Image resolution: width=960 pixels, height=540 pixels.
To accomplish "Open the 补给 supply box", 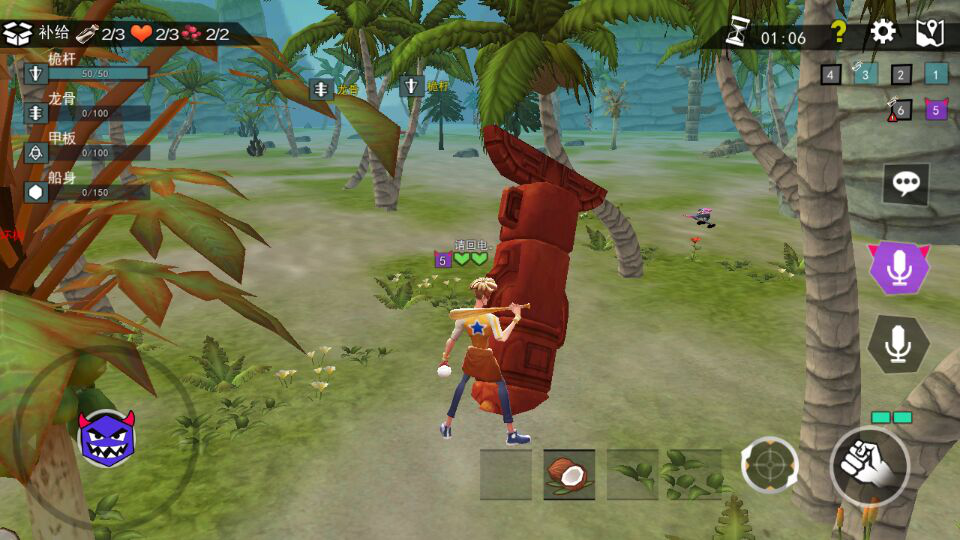I will point(18,33).
